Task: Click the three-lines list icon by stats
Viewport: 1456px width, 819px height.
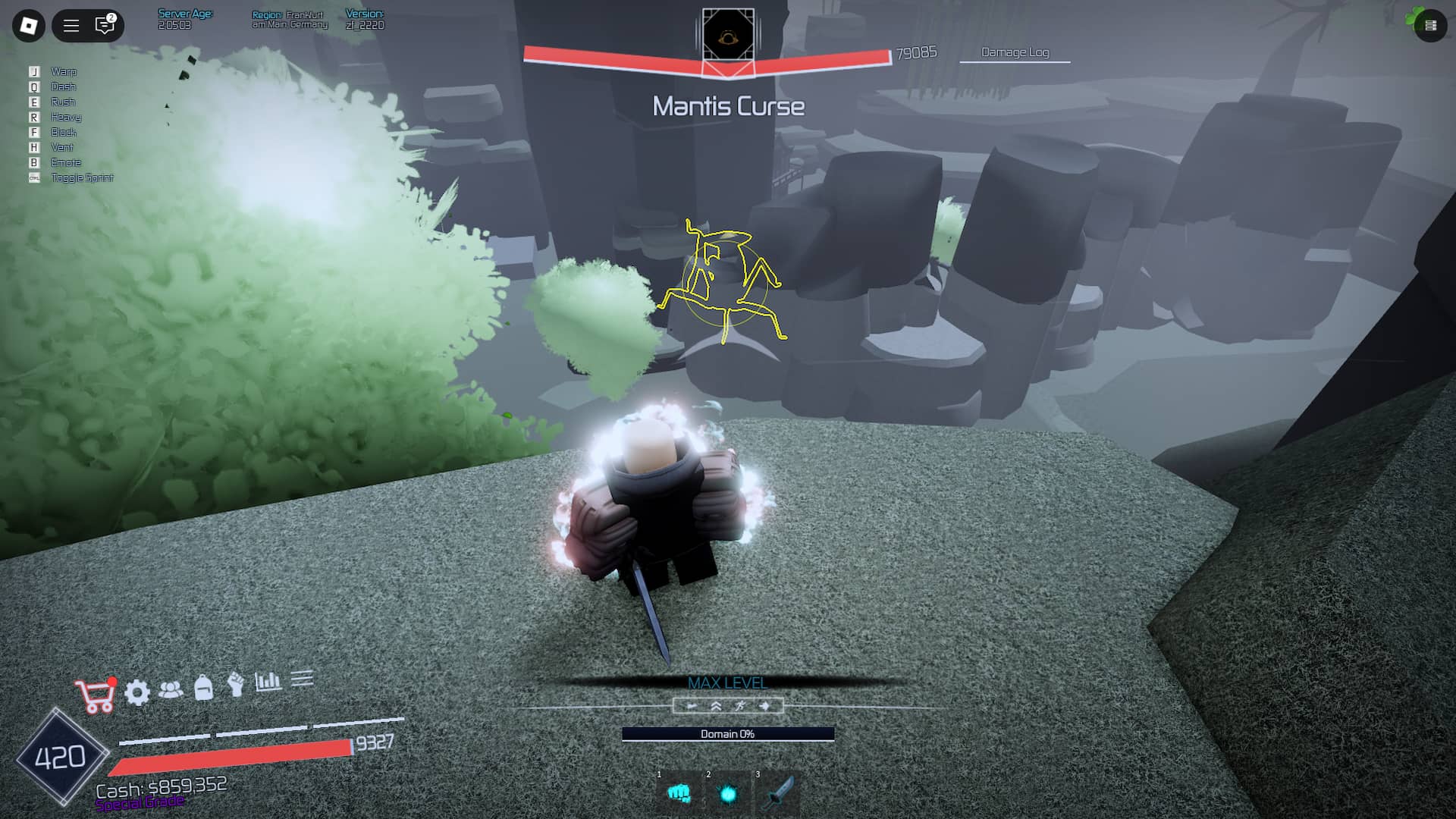Action: point(302,678)
